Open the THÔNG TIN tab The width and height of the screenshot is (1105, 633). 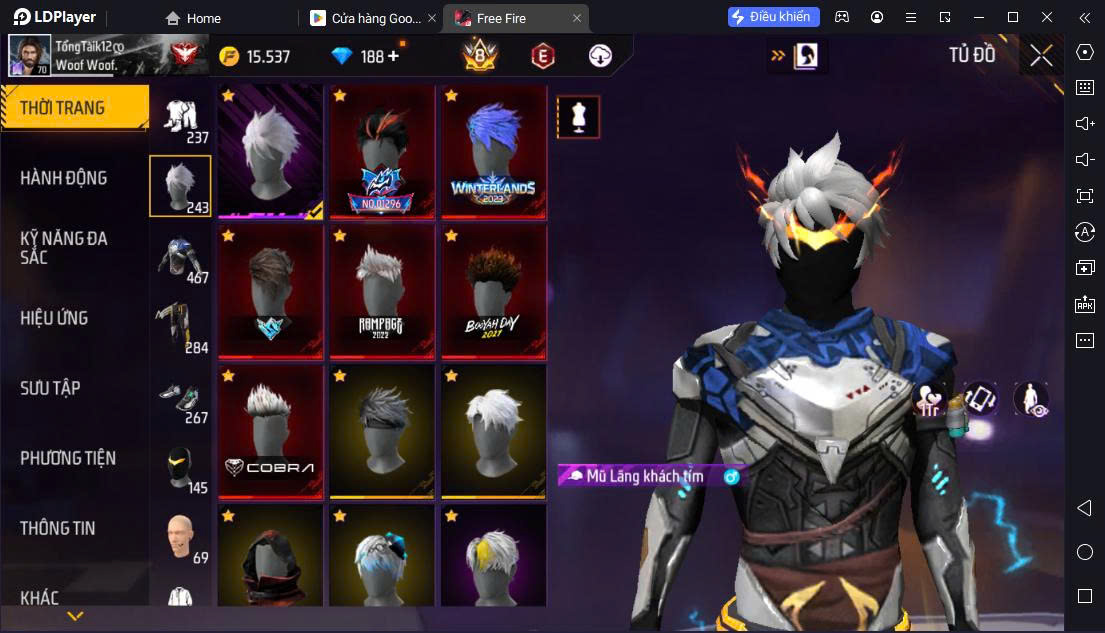[58, 528]
